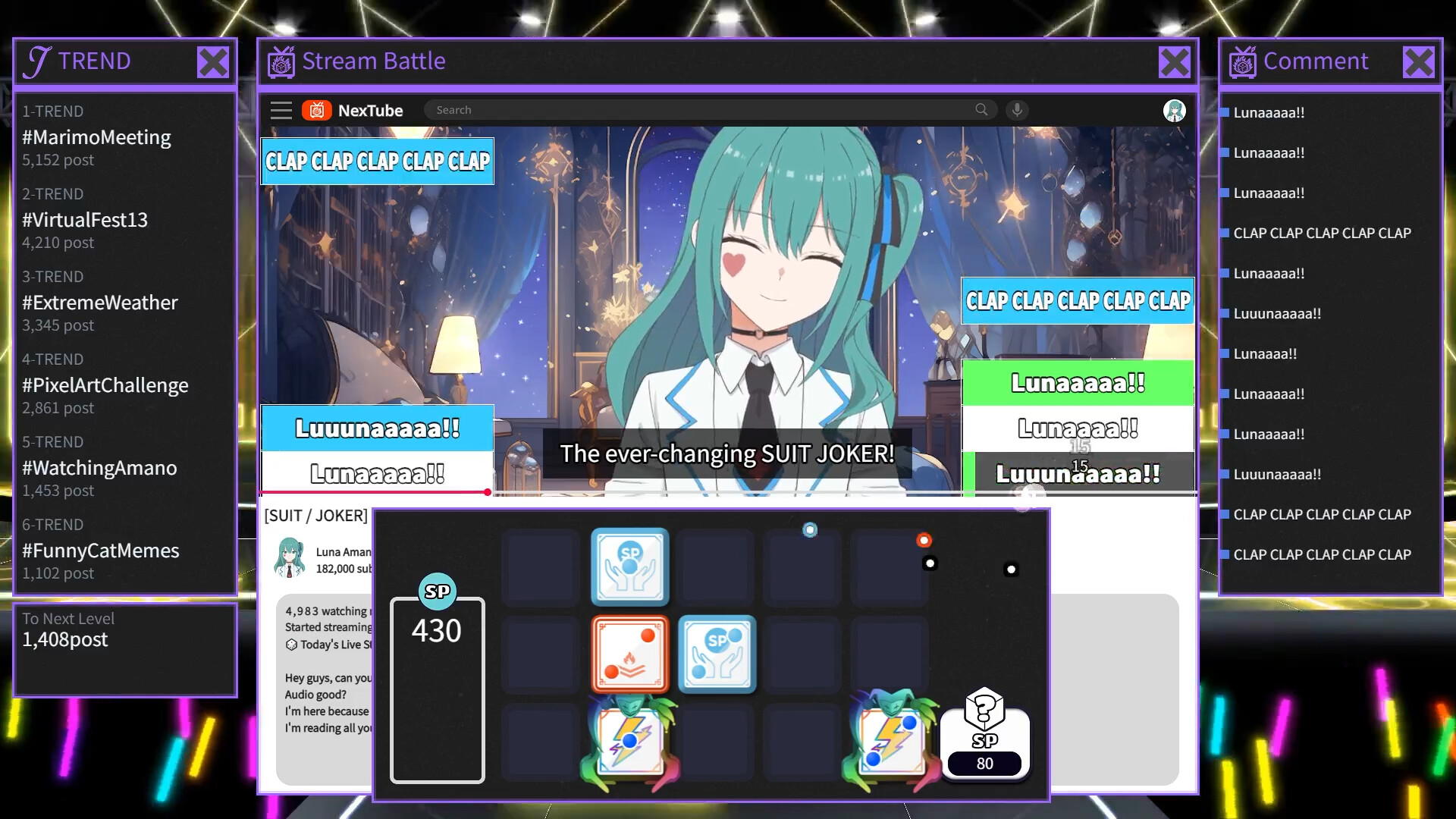Activate the voice search microphone icon
The width and height of the screenshot is (1456, 819).
(x=1017, y=110)
